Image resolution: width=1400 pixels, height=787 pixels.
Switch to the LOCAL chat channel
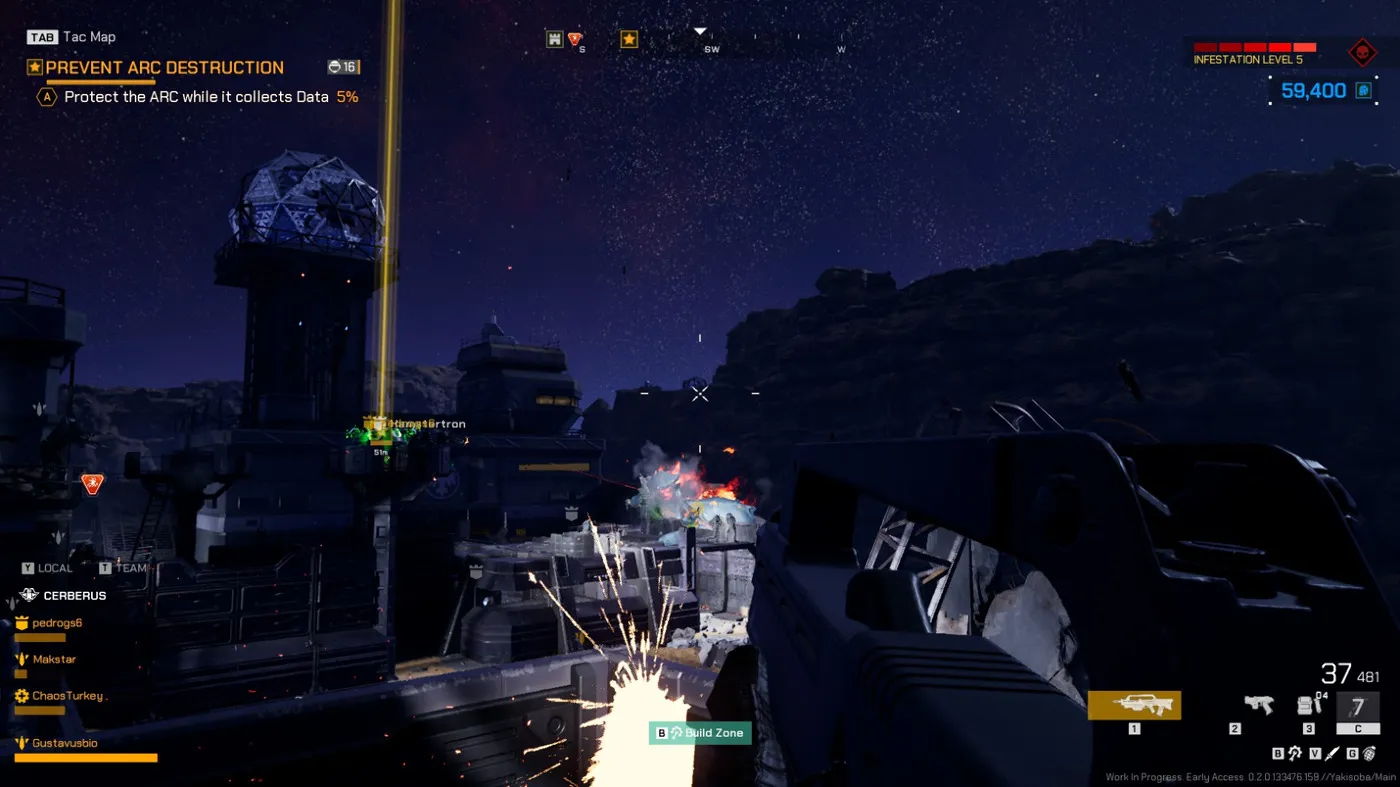pyautogui.click(x=55, y=568)
